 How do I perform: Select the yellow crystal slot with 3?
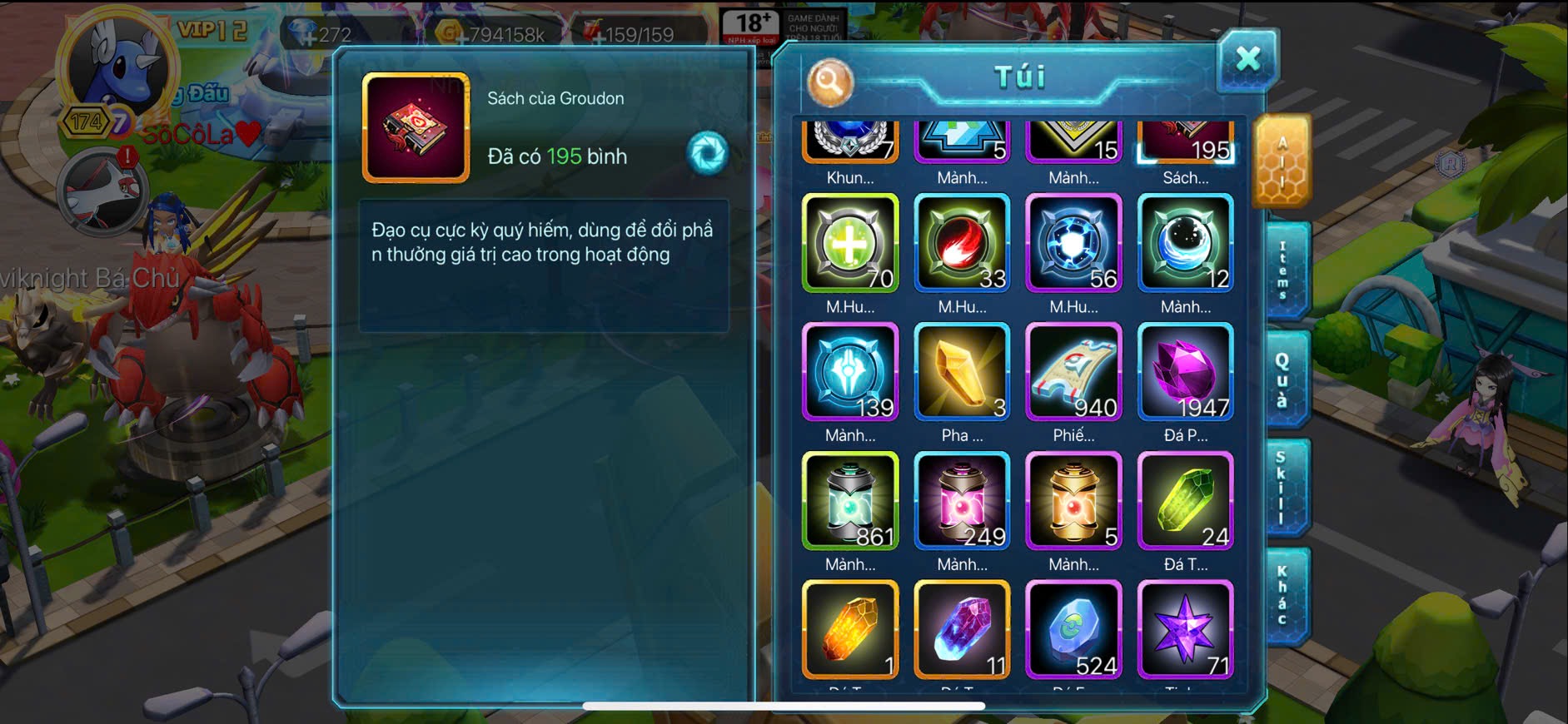(962, 371)
